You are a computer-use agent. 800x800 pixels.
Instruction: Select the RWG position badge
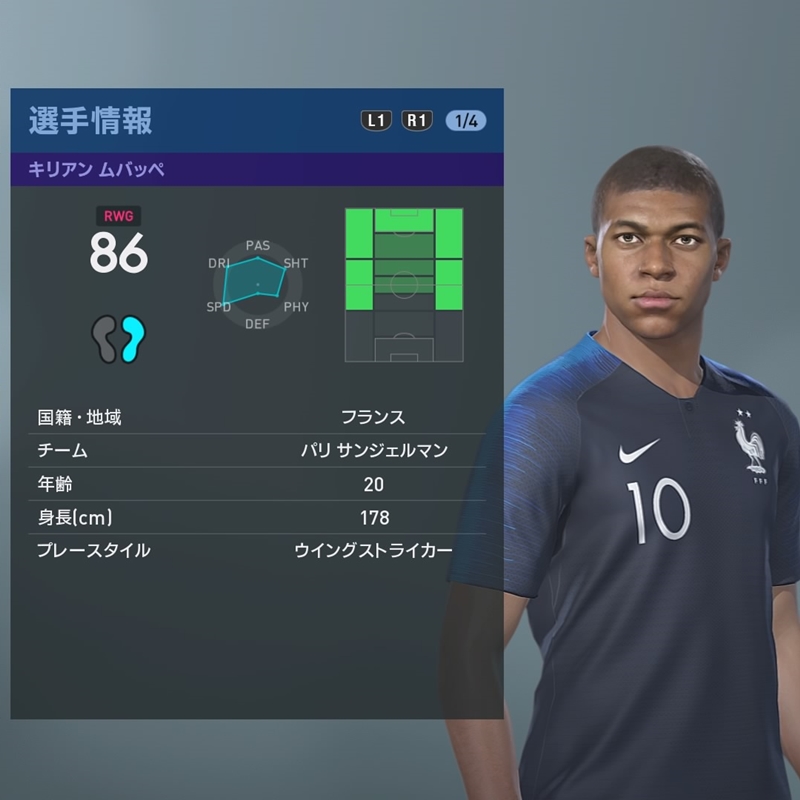[119, 214]
